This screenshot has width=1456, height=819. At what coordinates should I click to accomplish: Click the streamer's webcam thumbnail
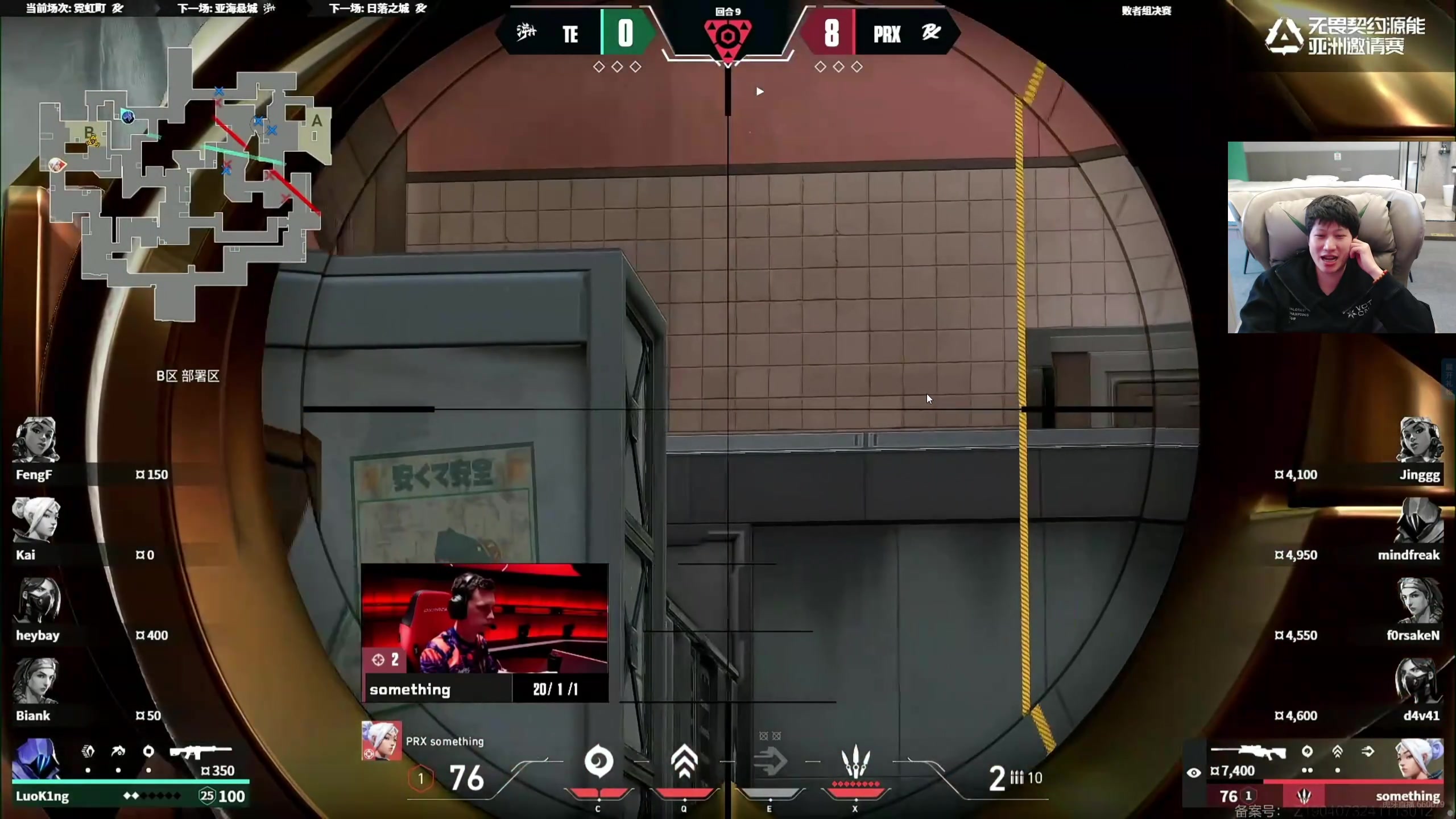[1341, 237]
